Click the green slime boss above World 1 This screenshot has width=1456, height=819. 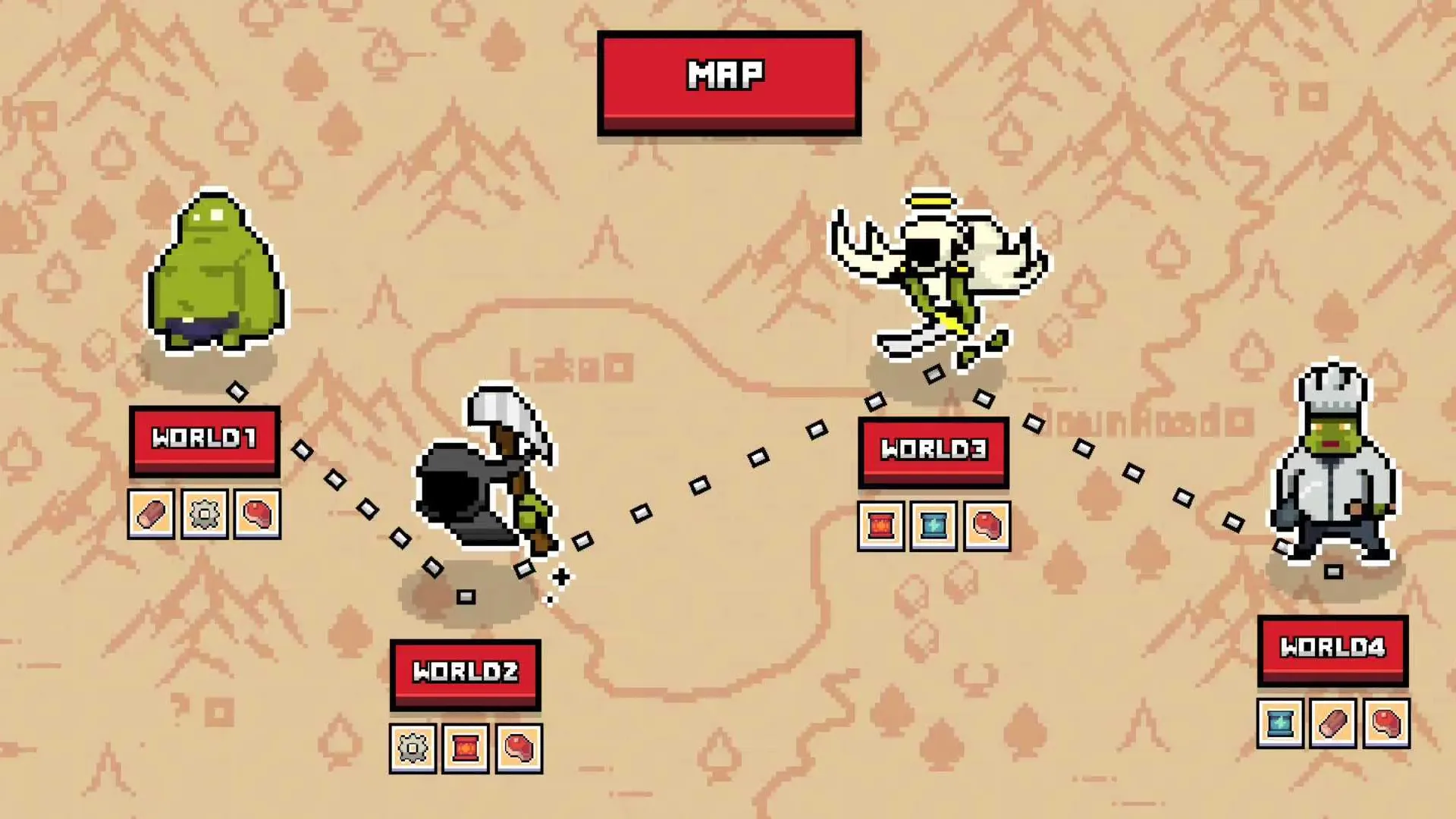click(x=215, y=277)
